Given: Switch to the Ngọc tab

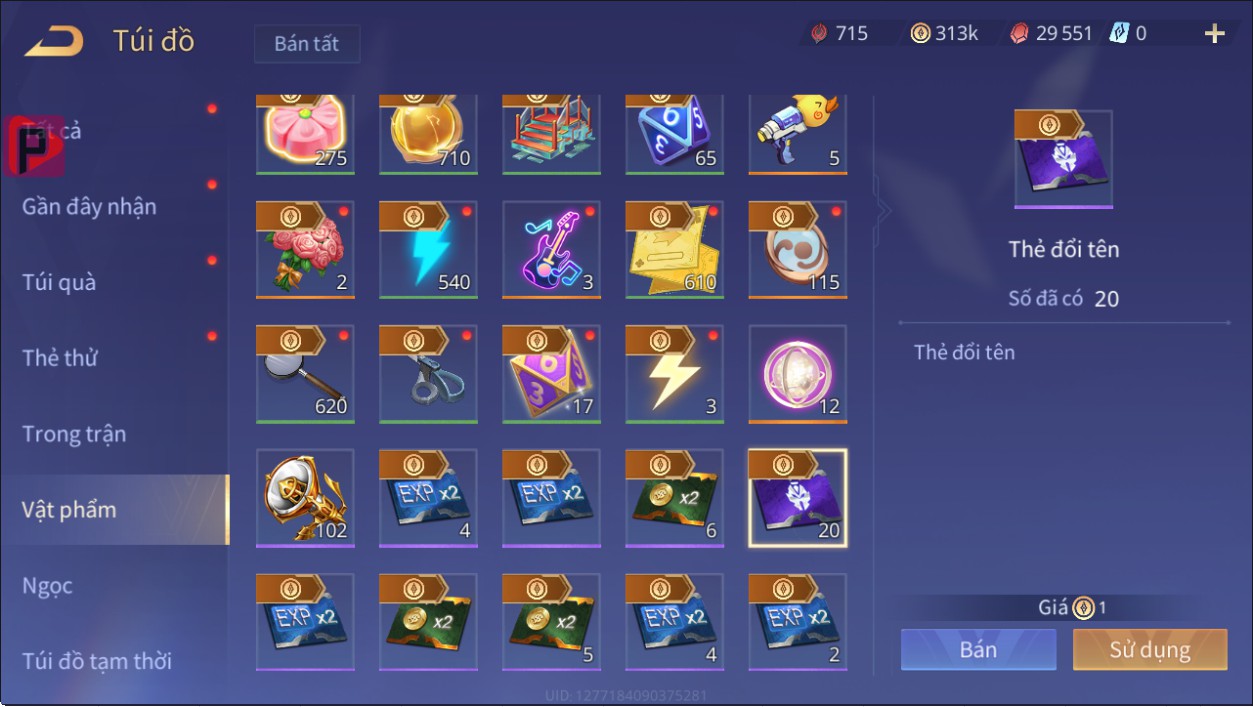Looking at the screenshot, I should point(48,586).
